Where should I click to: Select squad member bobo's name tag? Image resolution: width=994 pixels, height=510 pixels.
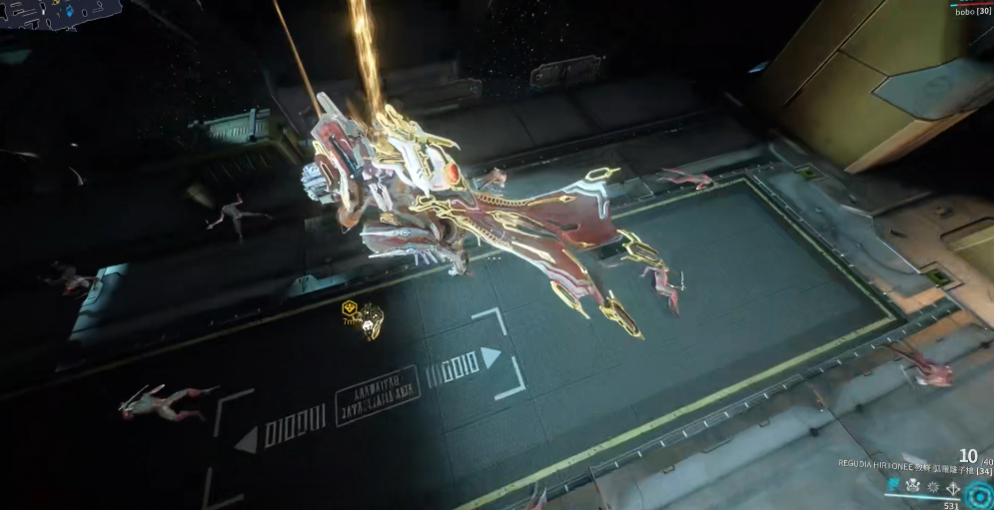pos(971,11)
